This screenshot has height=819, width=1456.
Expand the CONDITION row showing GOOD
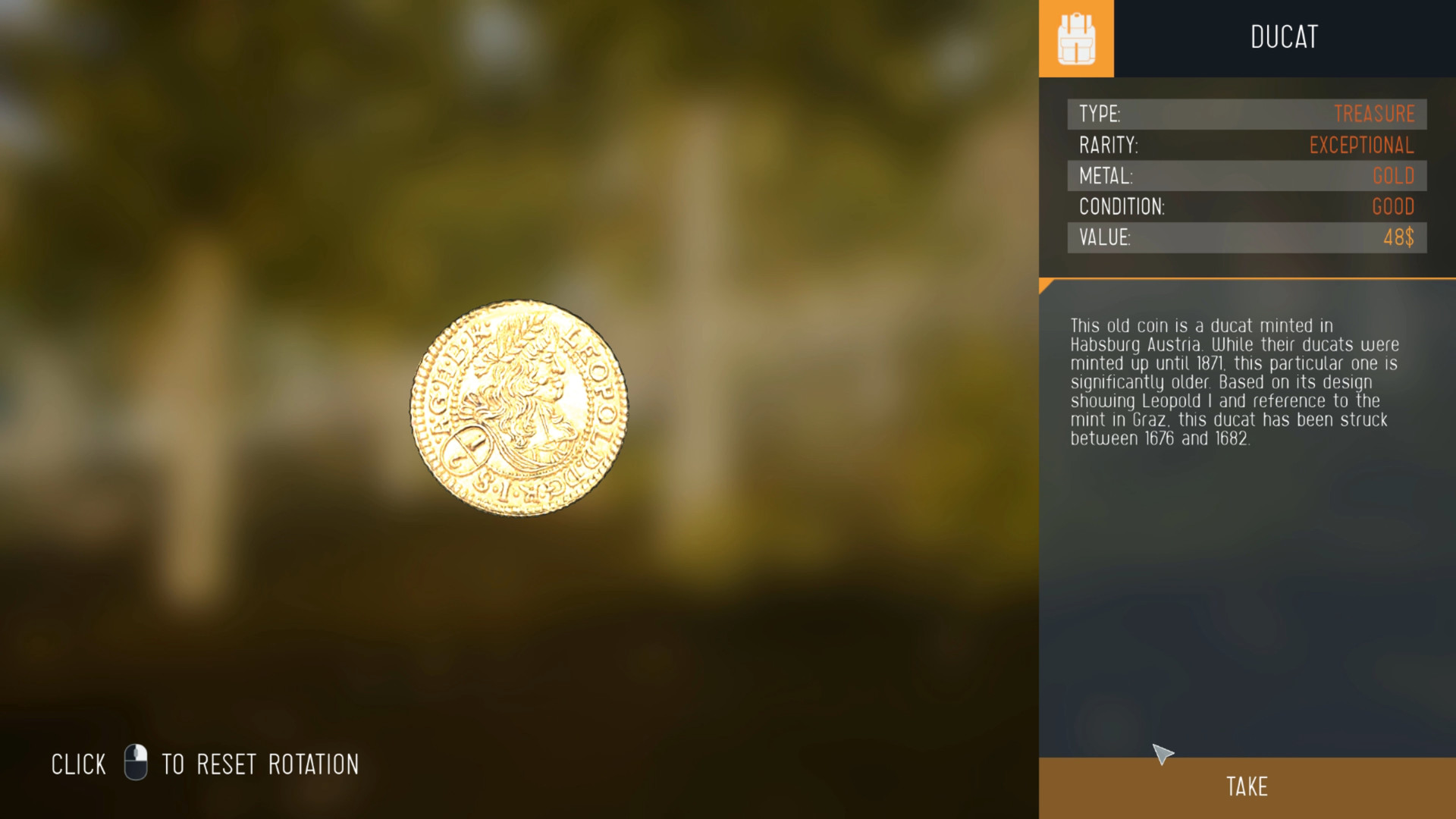(1246, 207)
